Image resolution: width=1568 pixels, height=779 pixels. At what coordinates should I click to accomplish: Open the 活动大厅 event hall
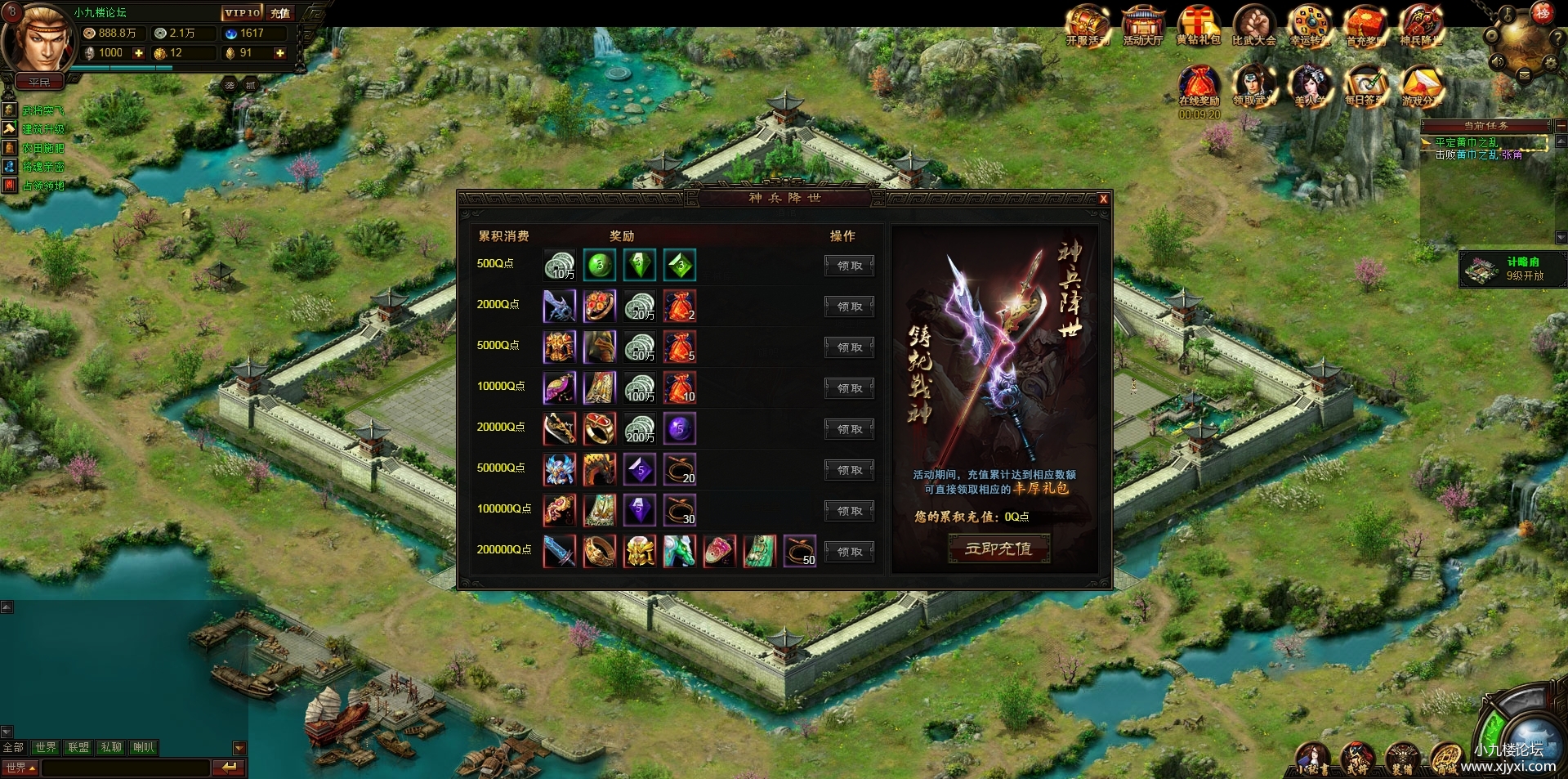point(1142,26)
